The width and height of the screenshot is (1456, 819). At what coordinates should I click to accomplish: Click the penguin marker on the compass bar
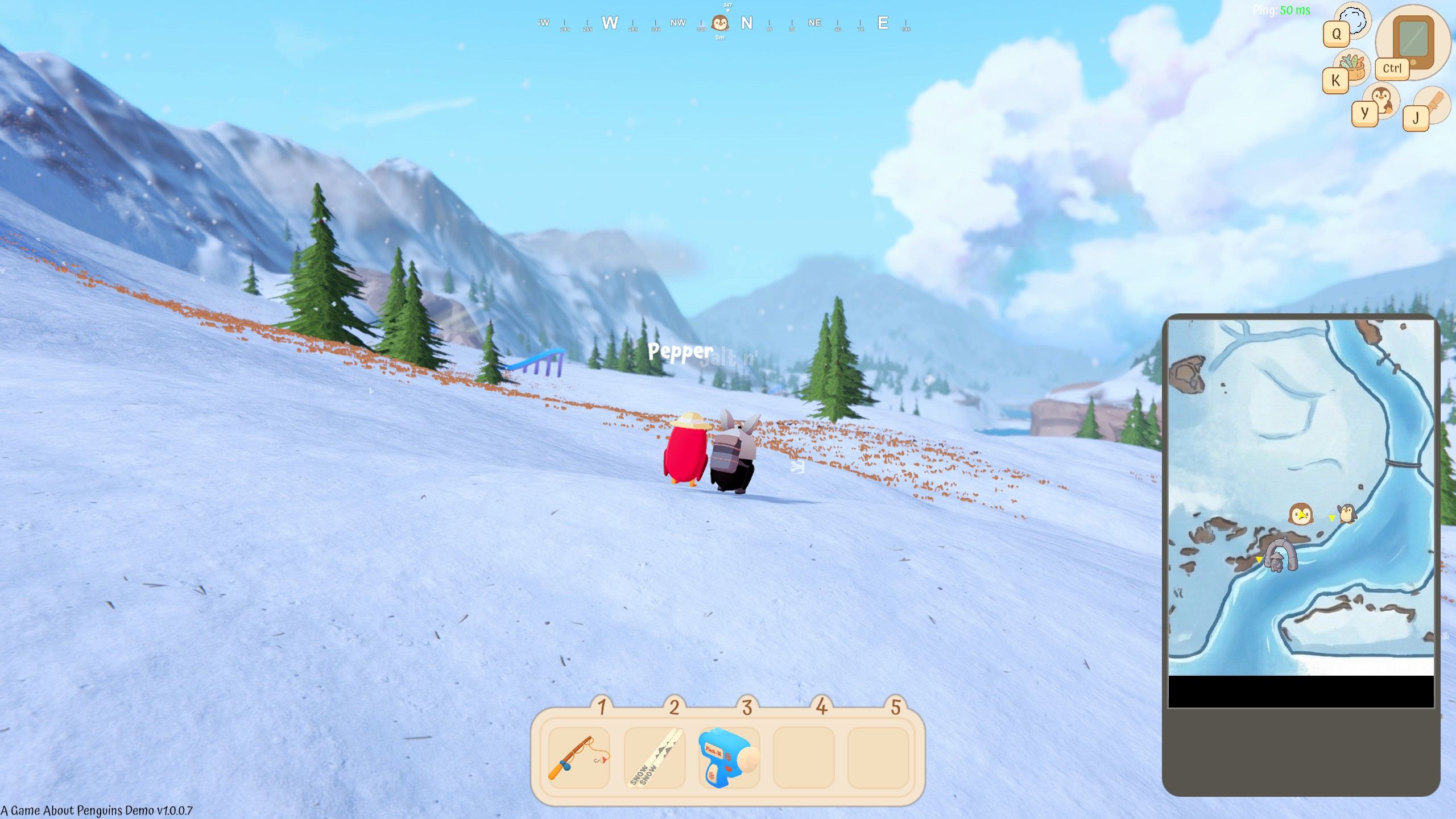click(x=720, y=24)
